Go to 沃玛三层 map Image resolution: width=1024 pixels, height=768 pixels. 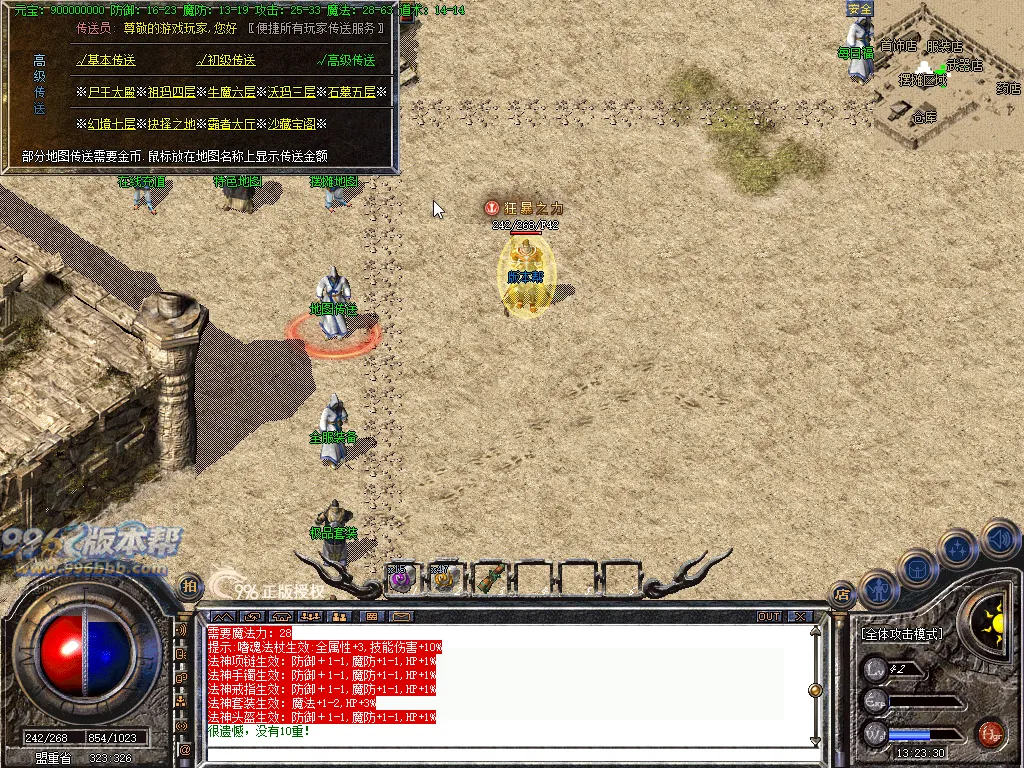point(291,92)
